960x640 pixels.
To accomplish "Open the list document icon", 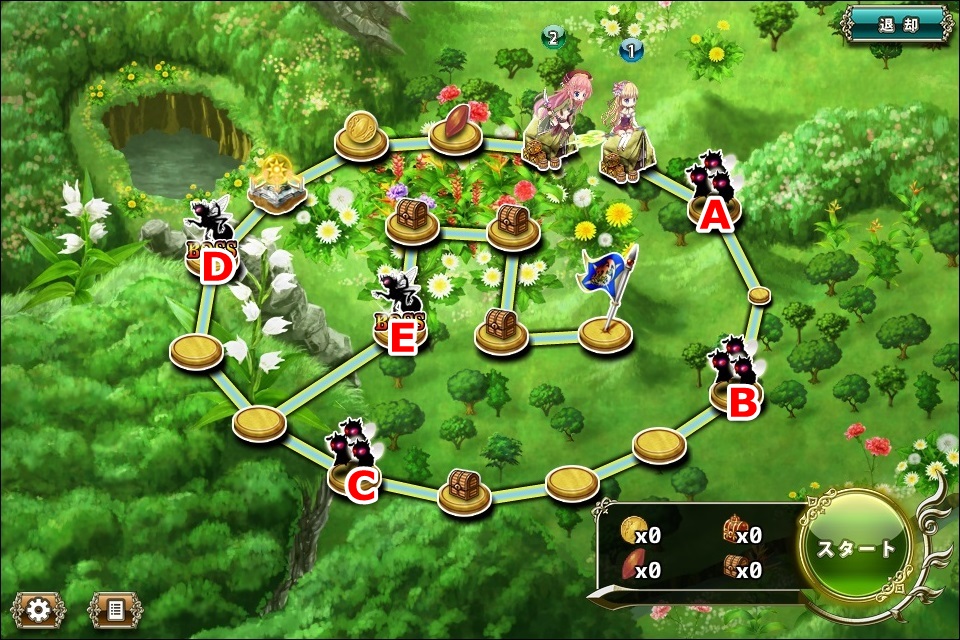I will click(114, 608).
